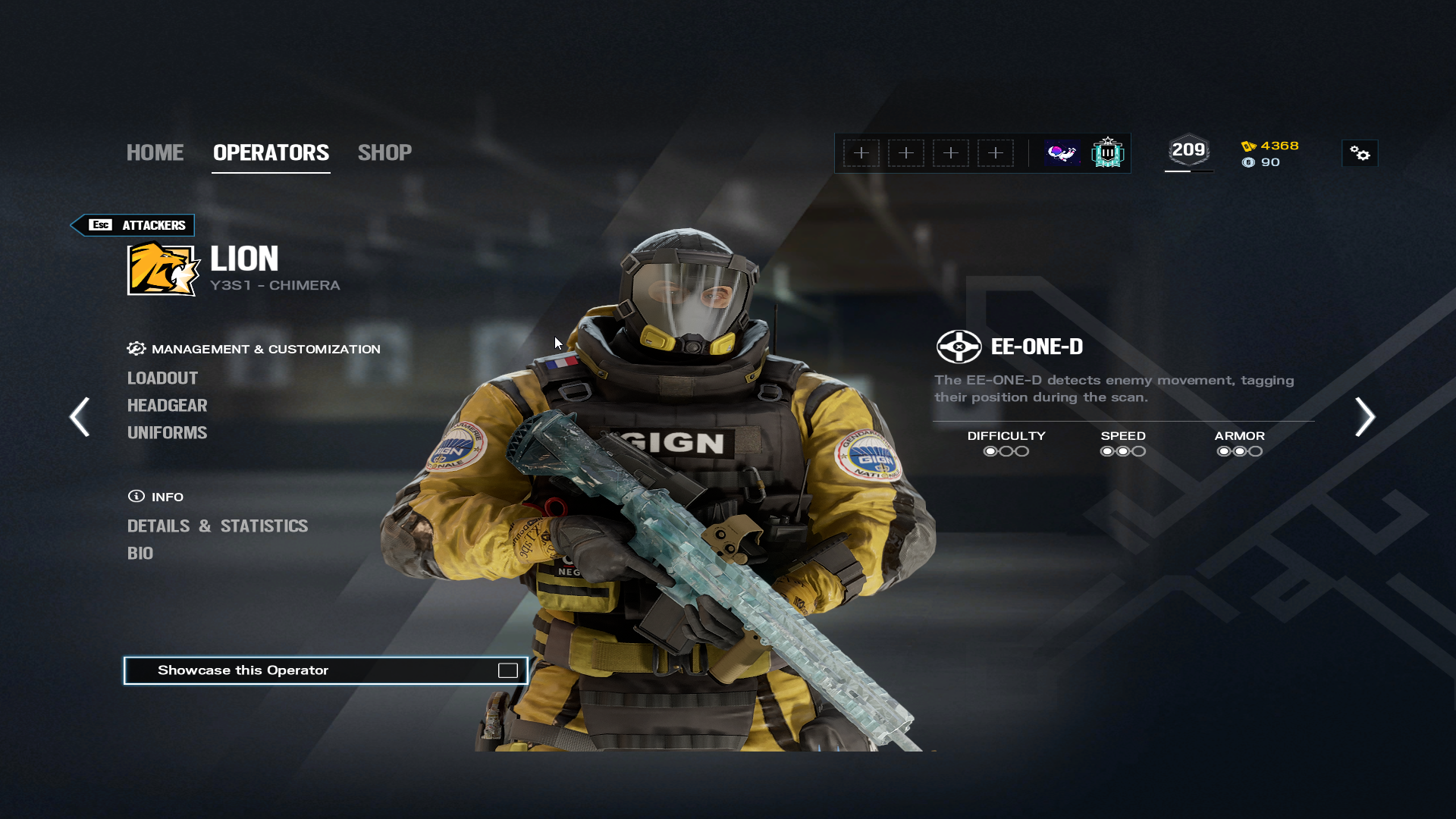Open the Headgear customization
This screenshot has height=819, width=1456.
coord(167,406)
